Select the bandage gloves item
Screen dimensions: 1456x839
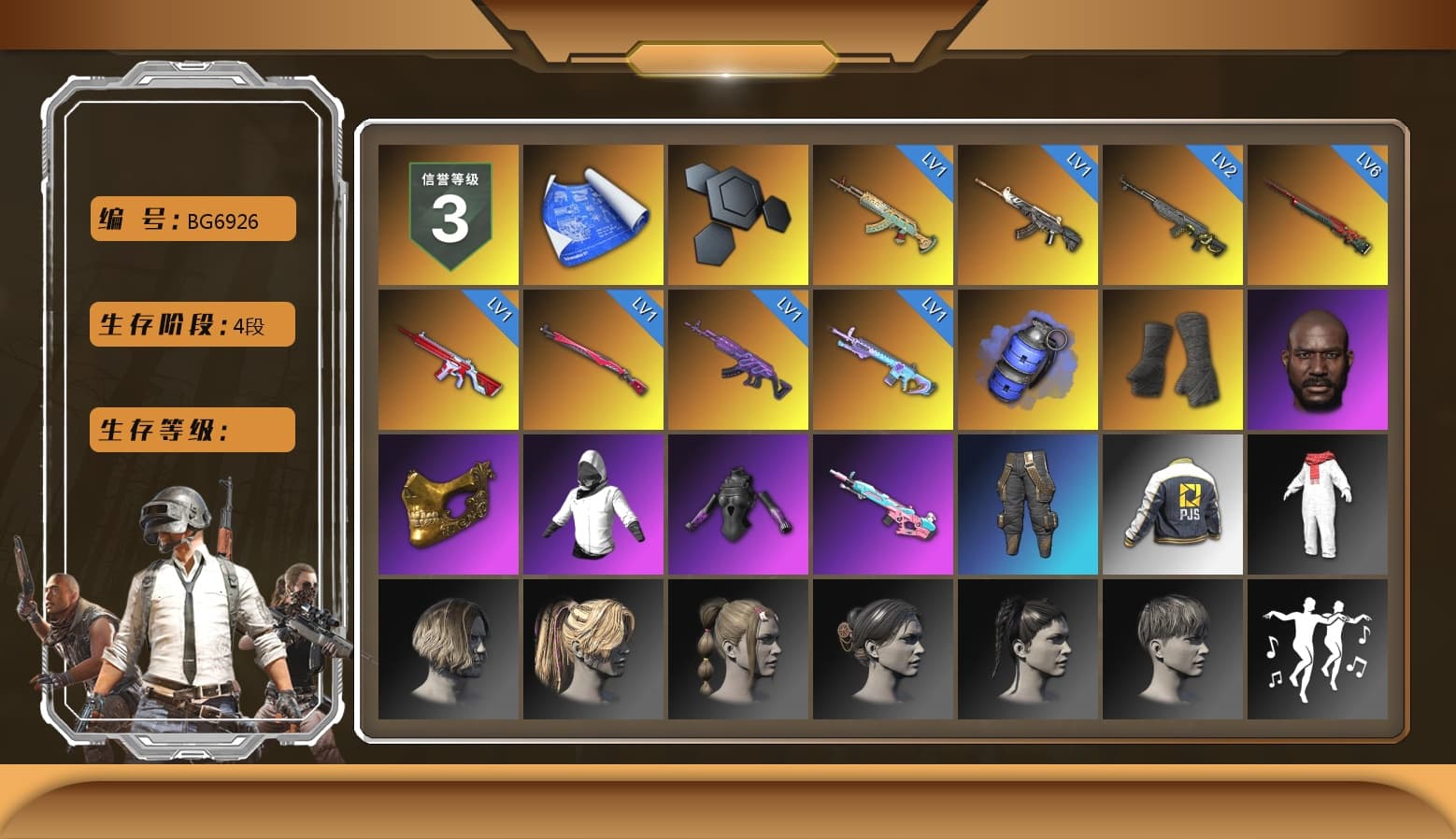pyautogui.click(x=1173, y=358)
